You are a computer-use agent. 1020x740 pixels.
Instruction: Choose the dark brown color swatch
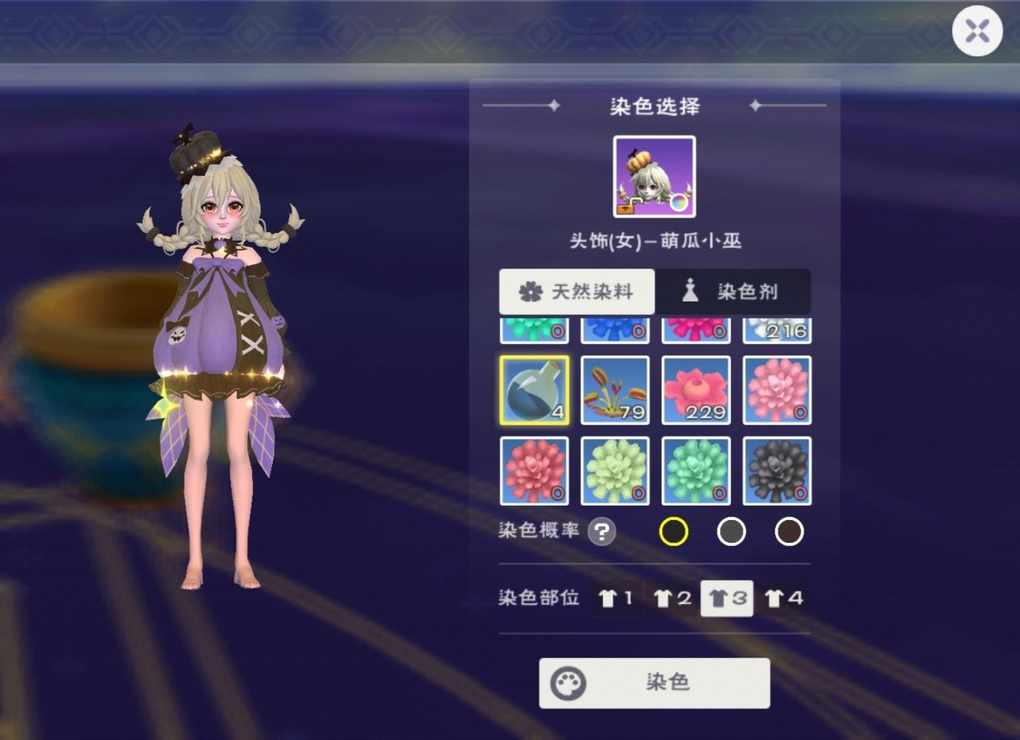point(789,531)
